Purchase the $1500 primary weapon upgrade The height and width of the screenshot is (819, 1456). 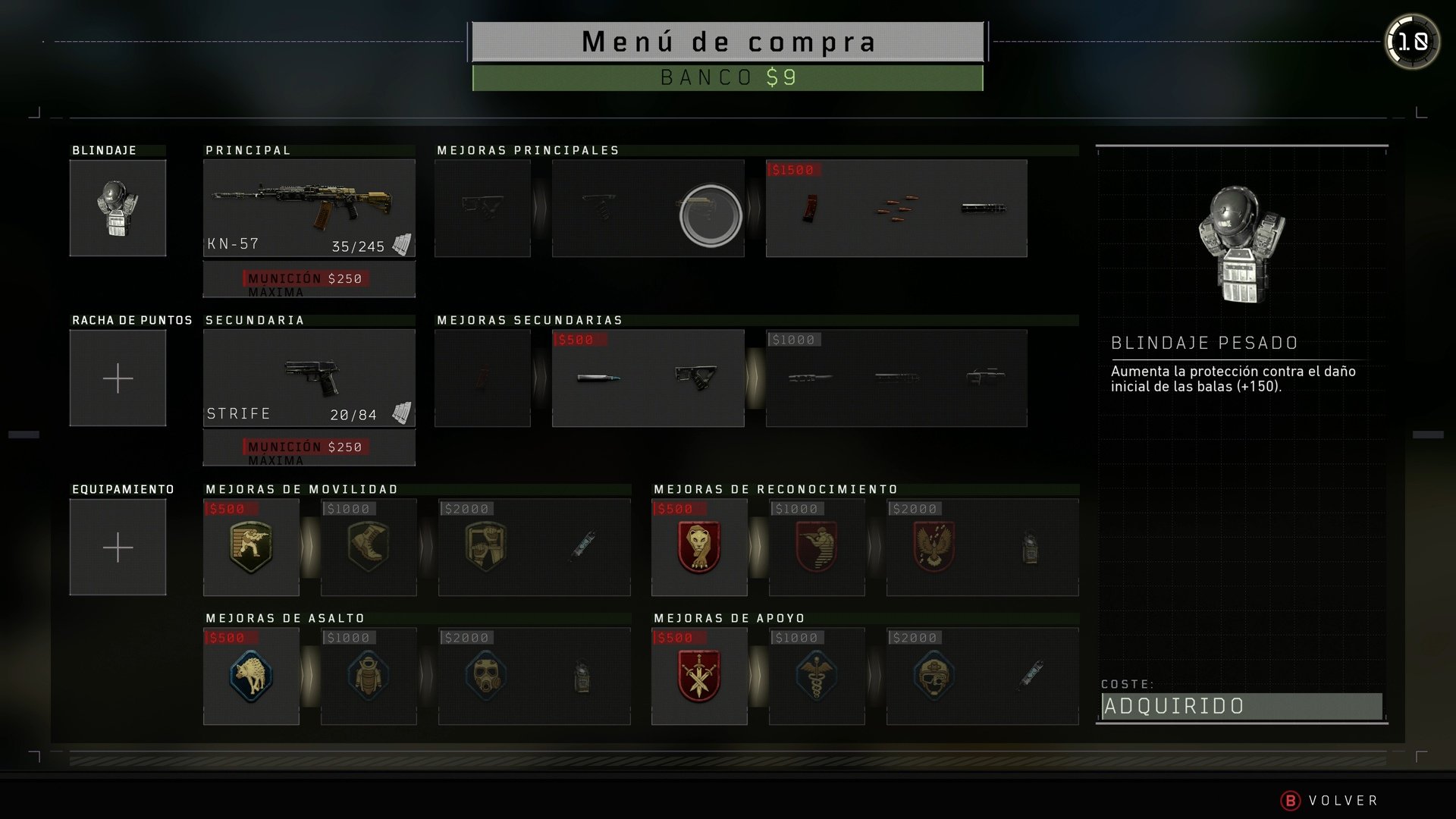(x=896, y=207)
